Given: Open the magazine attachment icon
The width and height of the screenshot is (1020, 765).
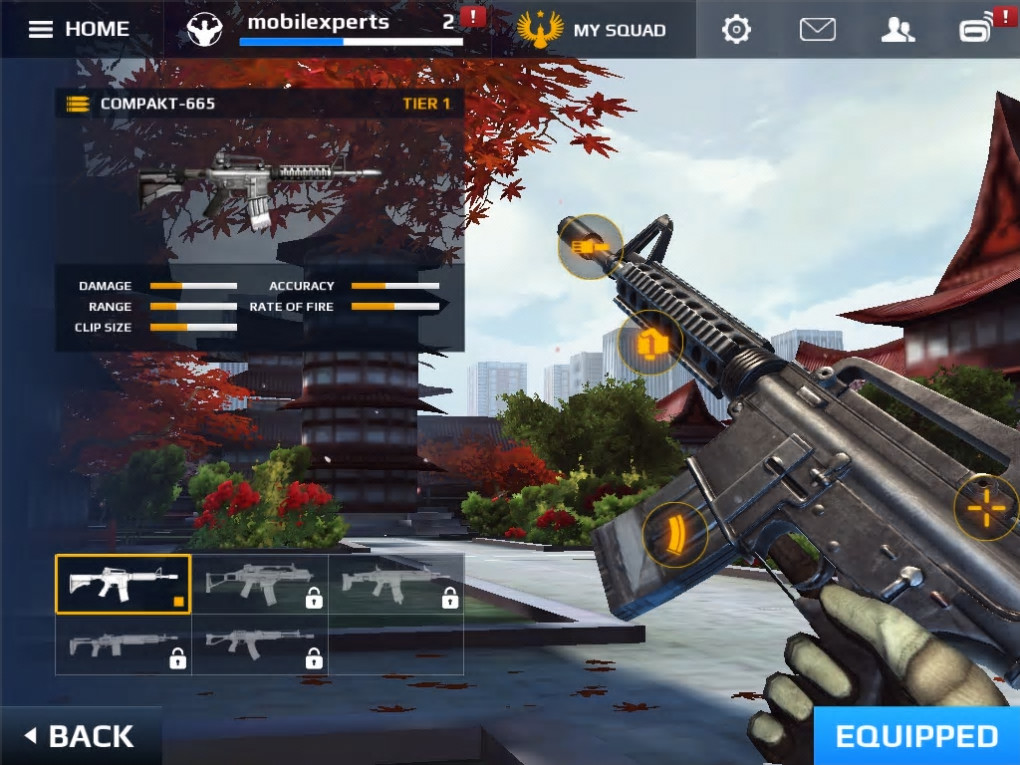Looking at the screenshot, I should coord(675,535).
